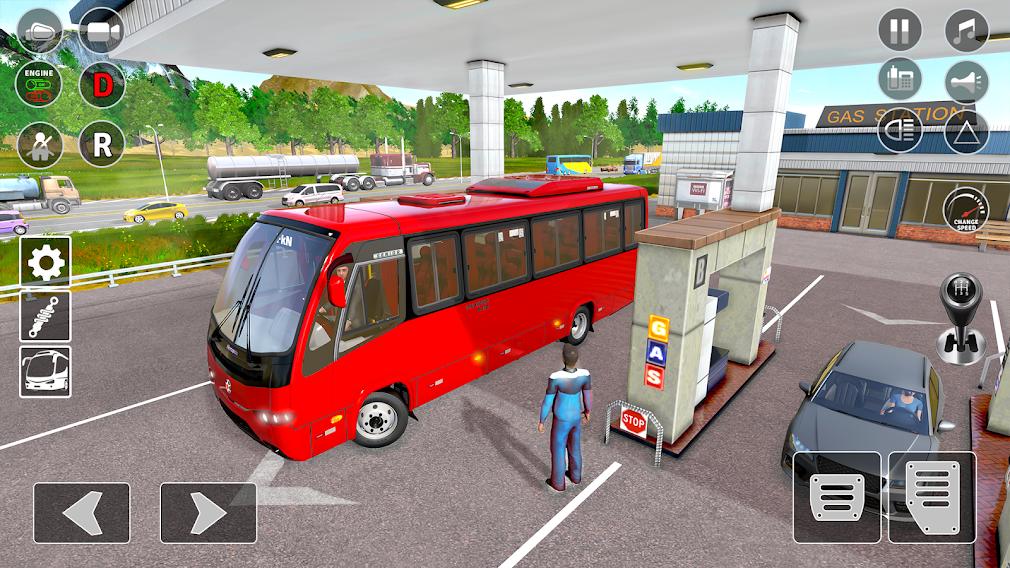This screenshot has height=568, width=1010.
Task: Turn on the headlights
Action: point(900,131)
